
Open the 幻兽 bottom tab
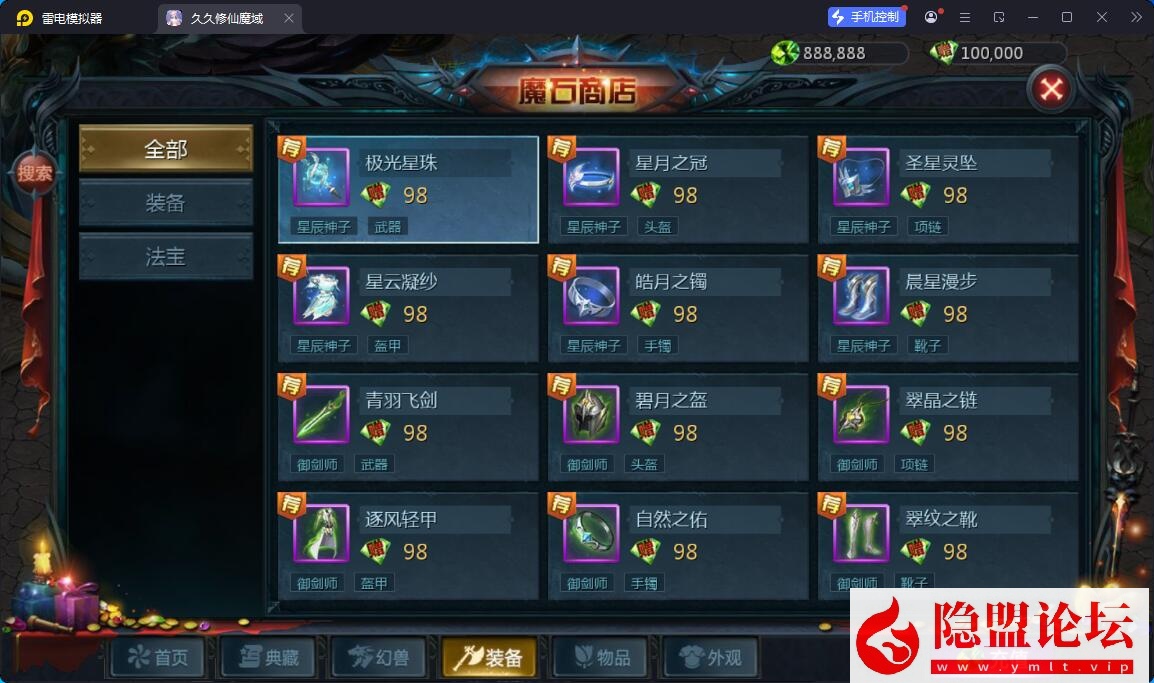point(378,658)
